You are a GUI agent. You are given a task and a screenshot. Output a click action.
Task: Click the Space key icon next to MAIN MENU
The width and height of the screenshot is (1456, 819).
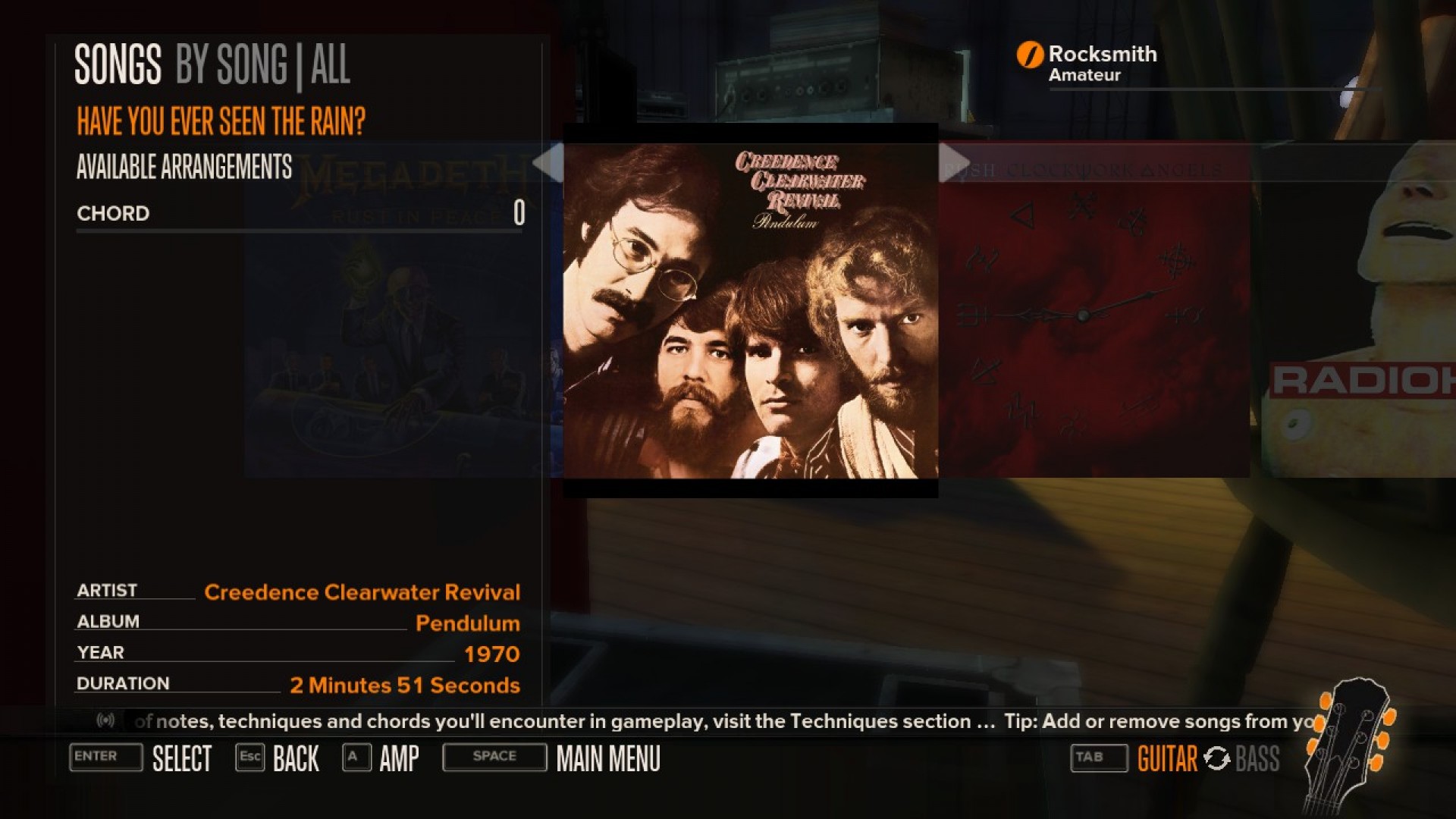tap(494, 756)
